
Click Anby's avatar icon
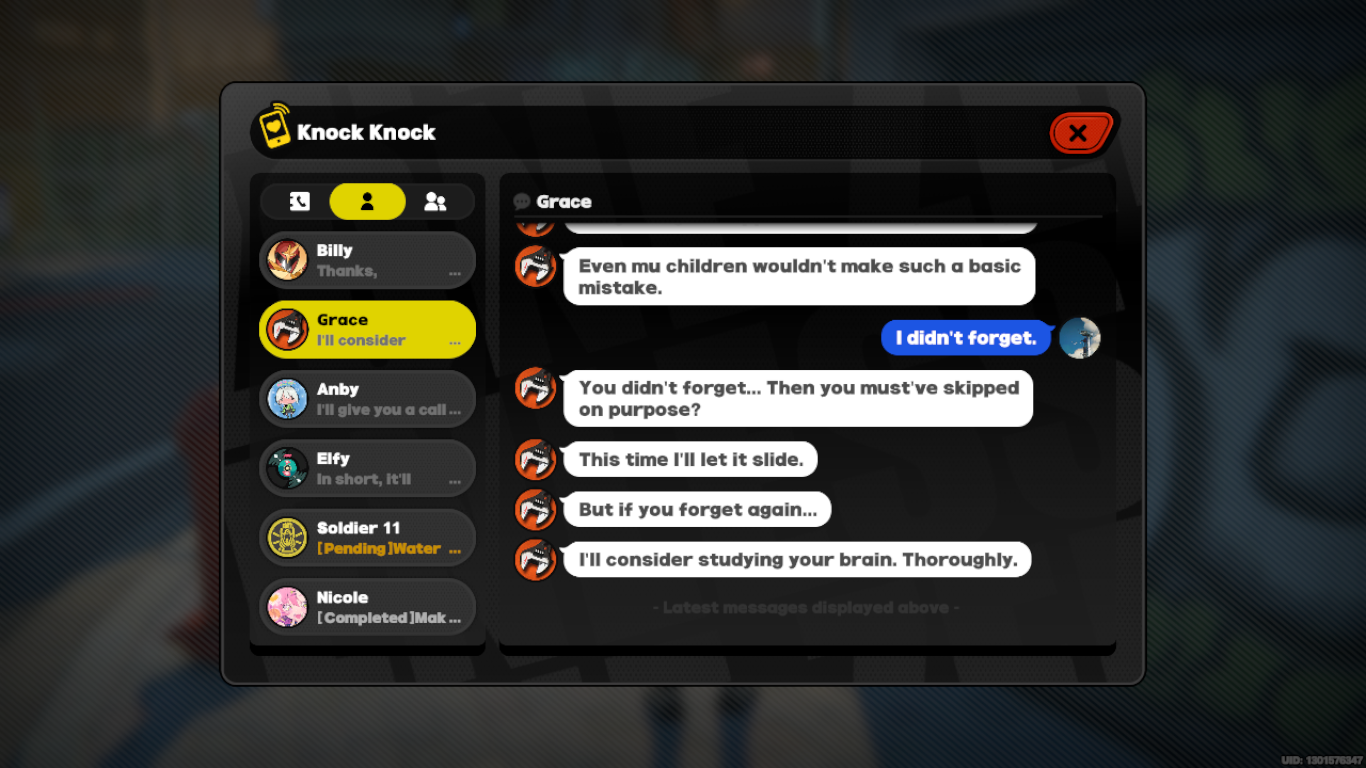285,399
